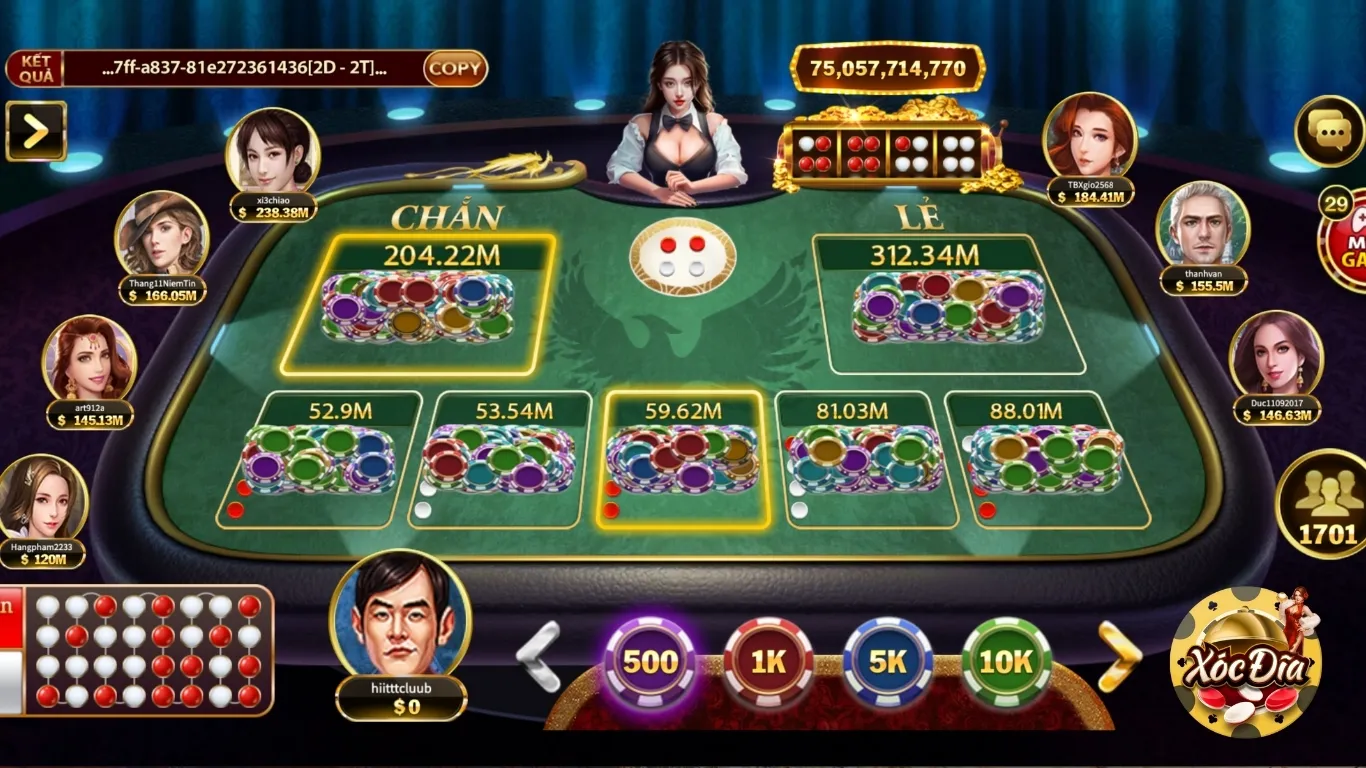Place a bet on Lẻ
The width and height of the screenshot is (1366, 768).
948,305
